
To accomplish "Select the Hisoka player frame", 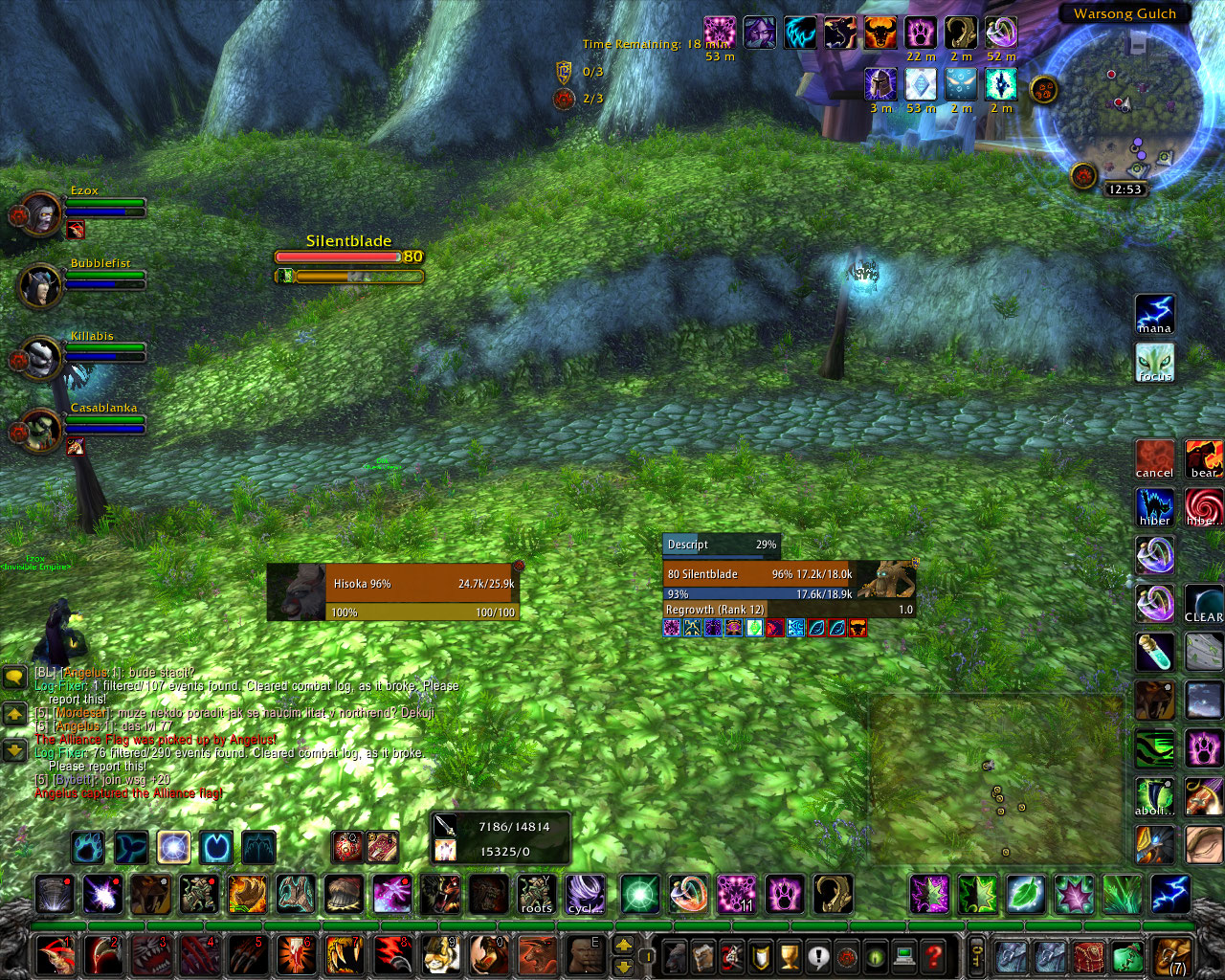I will pos(393,592).
